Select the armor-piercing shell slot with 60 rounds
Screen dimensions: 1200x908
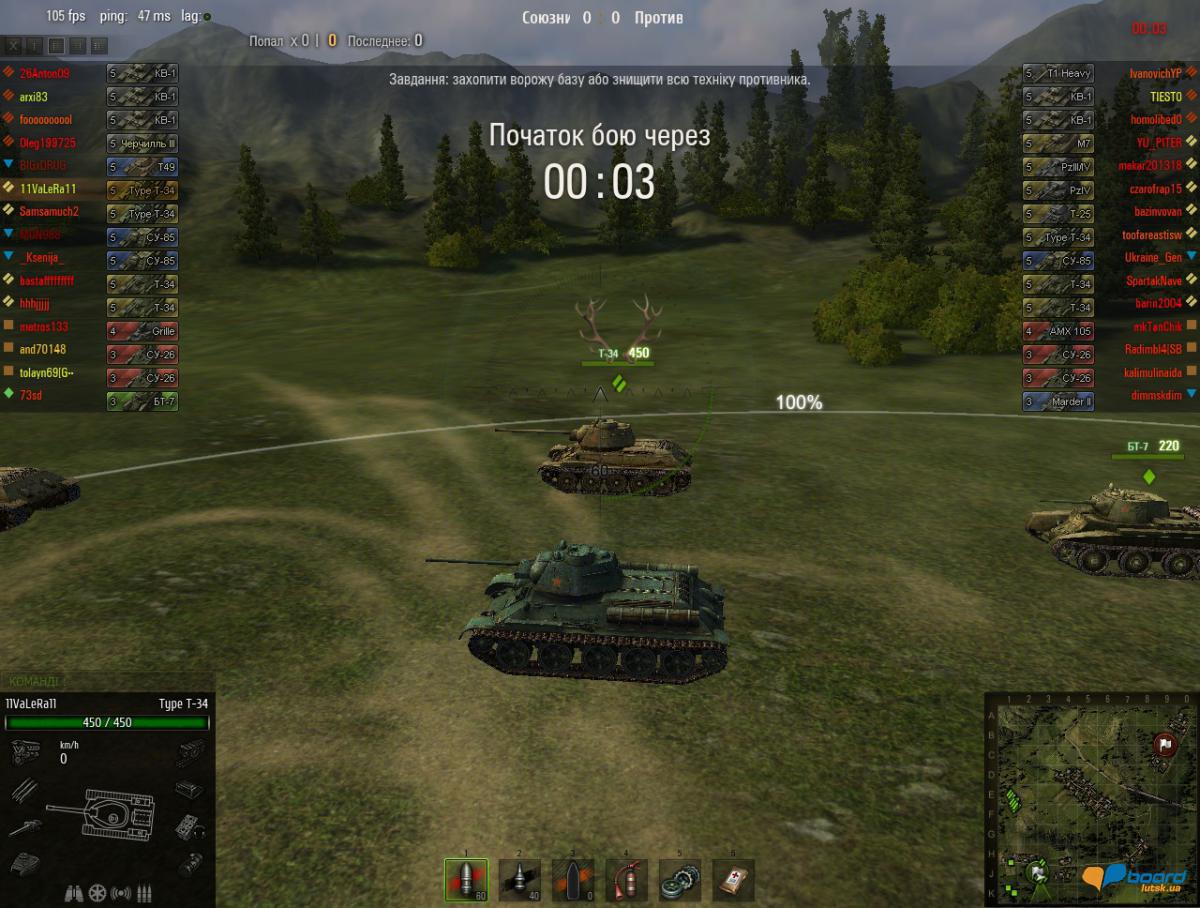coord(466,880)
